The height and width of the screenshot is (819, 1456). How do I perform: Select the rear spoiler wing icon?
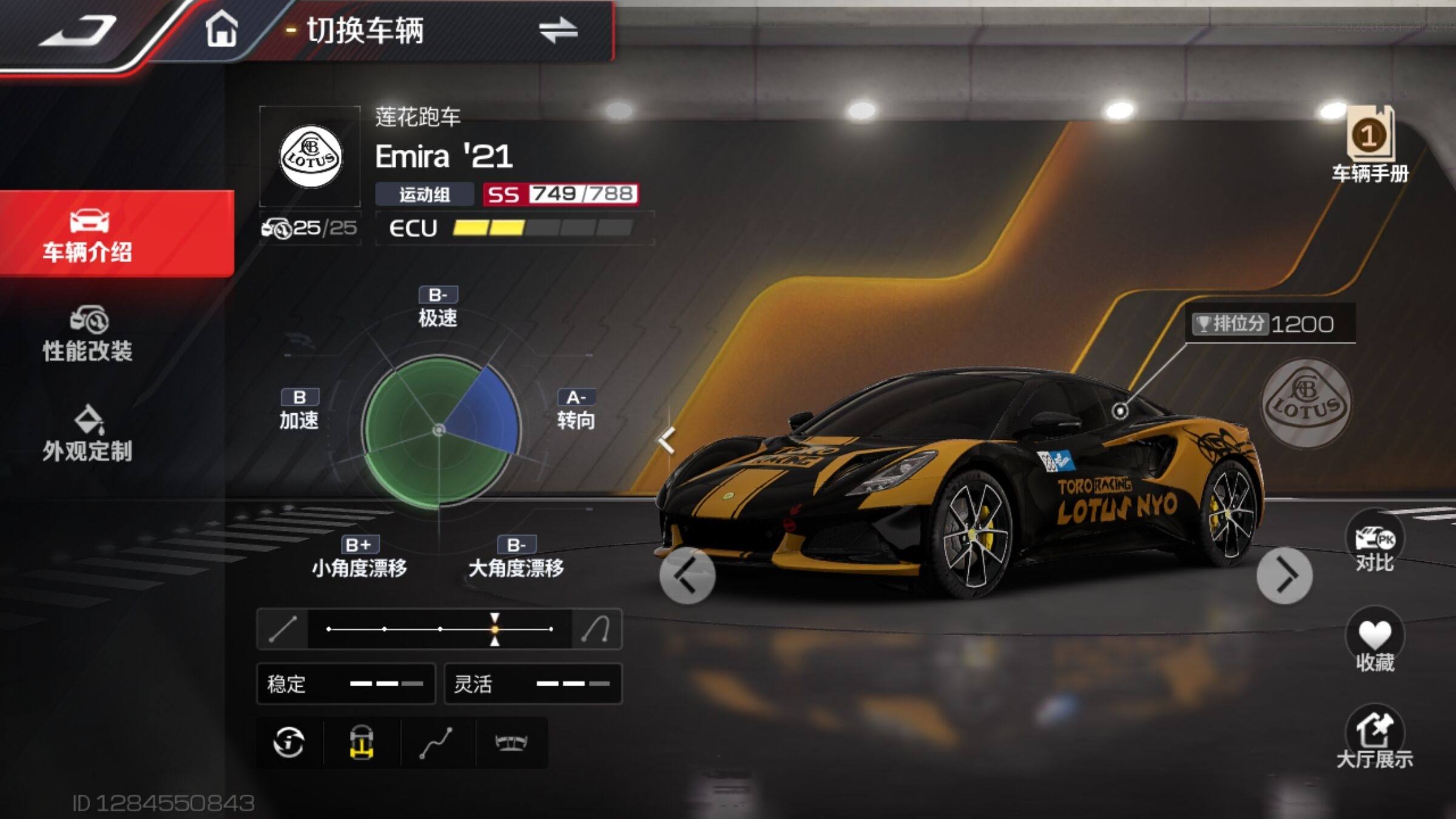pyautogui.click(x=511, y=743)
